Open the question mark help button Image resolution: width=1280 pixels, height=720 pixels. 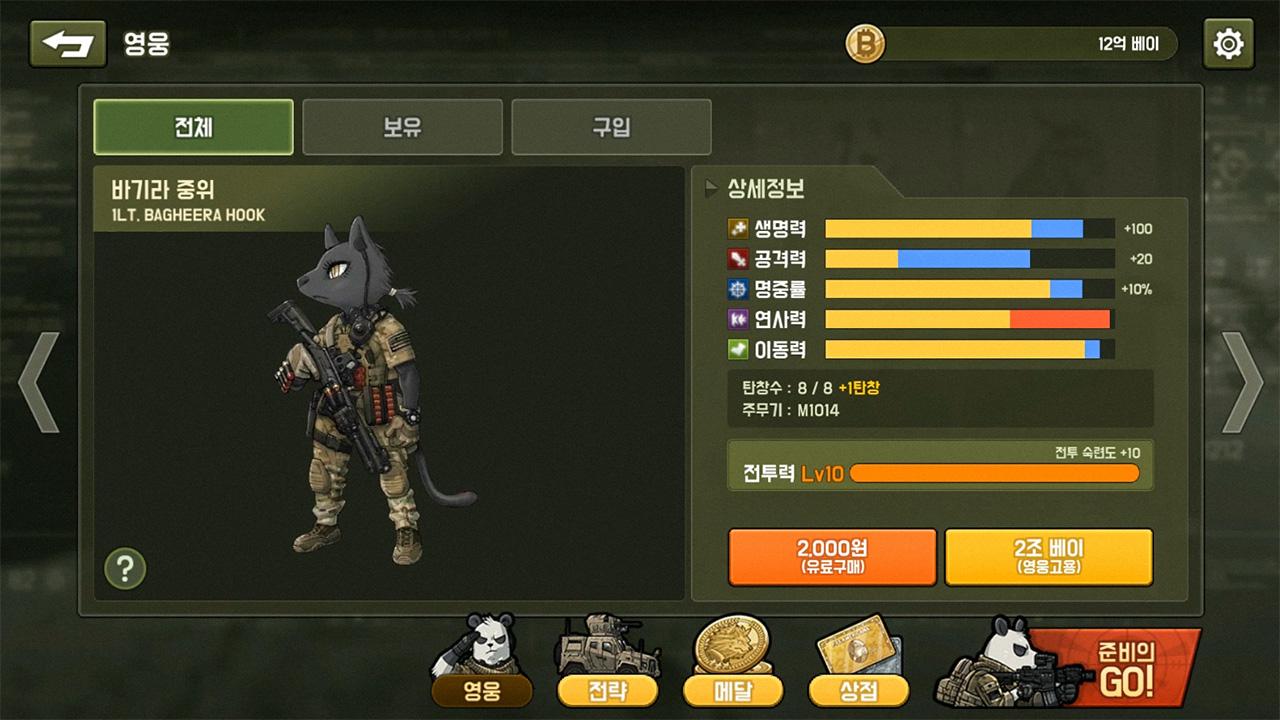(x=125, y=569)
